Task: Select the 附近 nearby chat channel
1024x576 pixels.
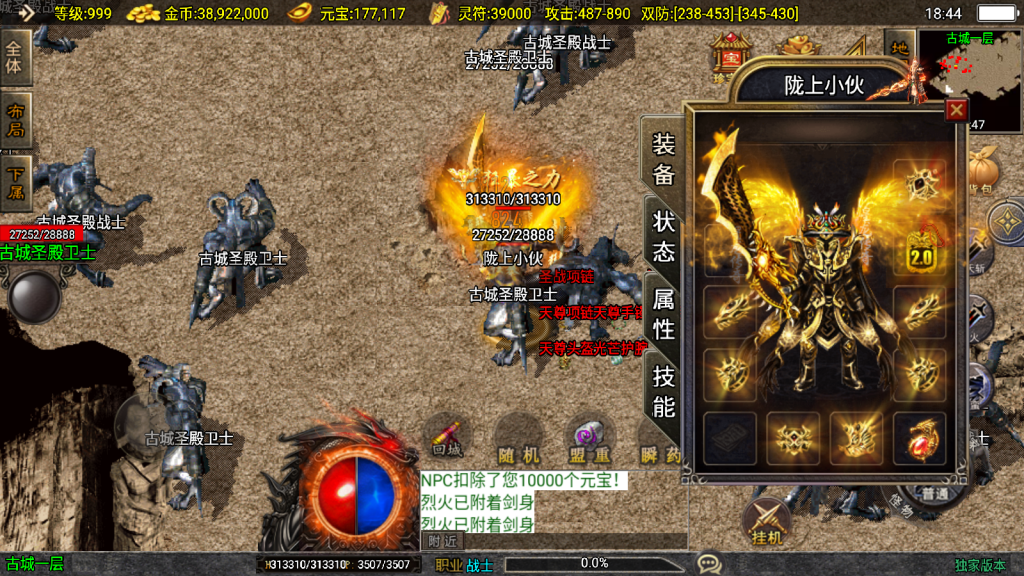Action: (x=442, y=541)
